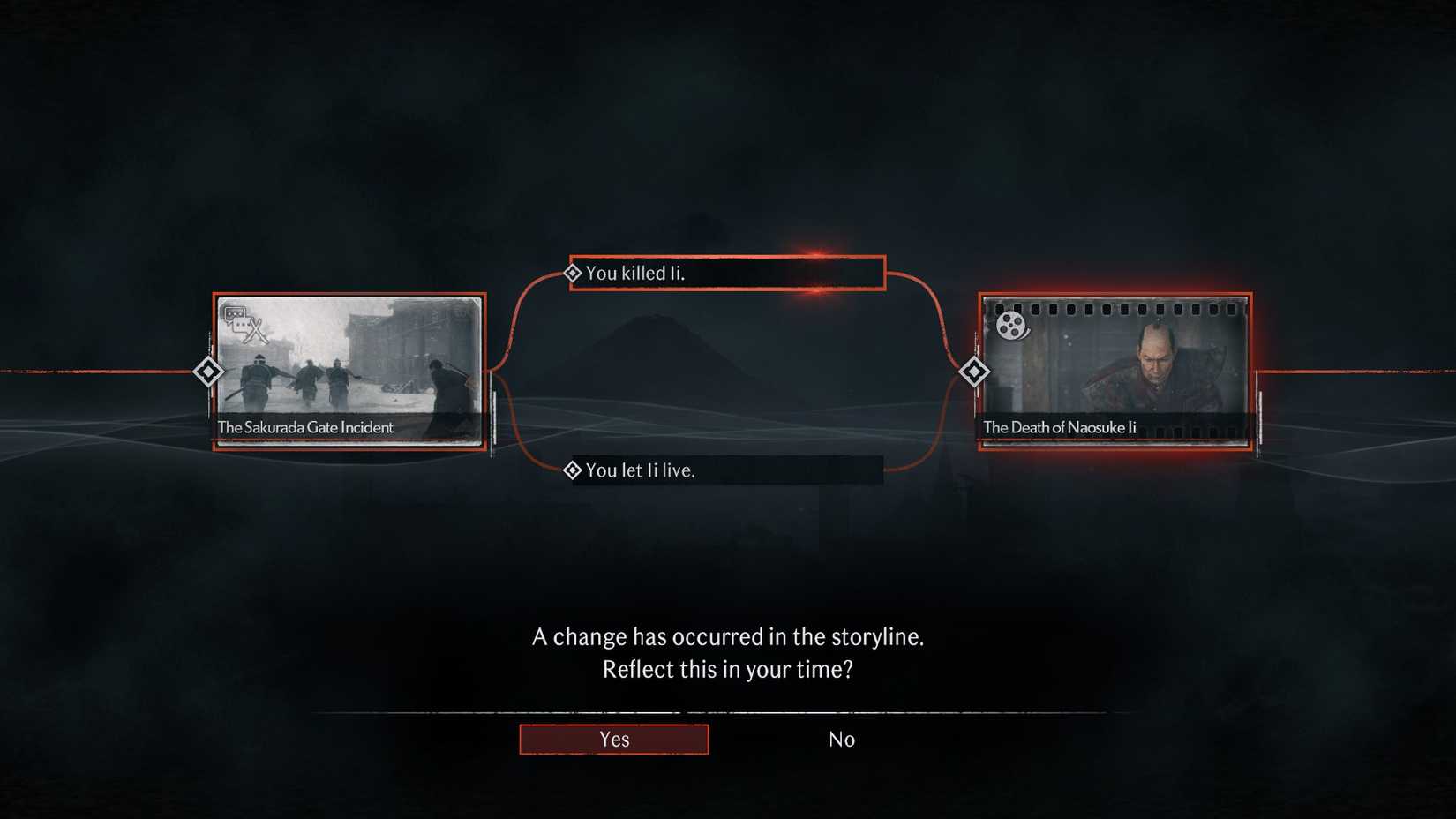
Task: Click the diamond icon beside 'You let Ii live.'
Action: 574,470
